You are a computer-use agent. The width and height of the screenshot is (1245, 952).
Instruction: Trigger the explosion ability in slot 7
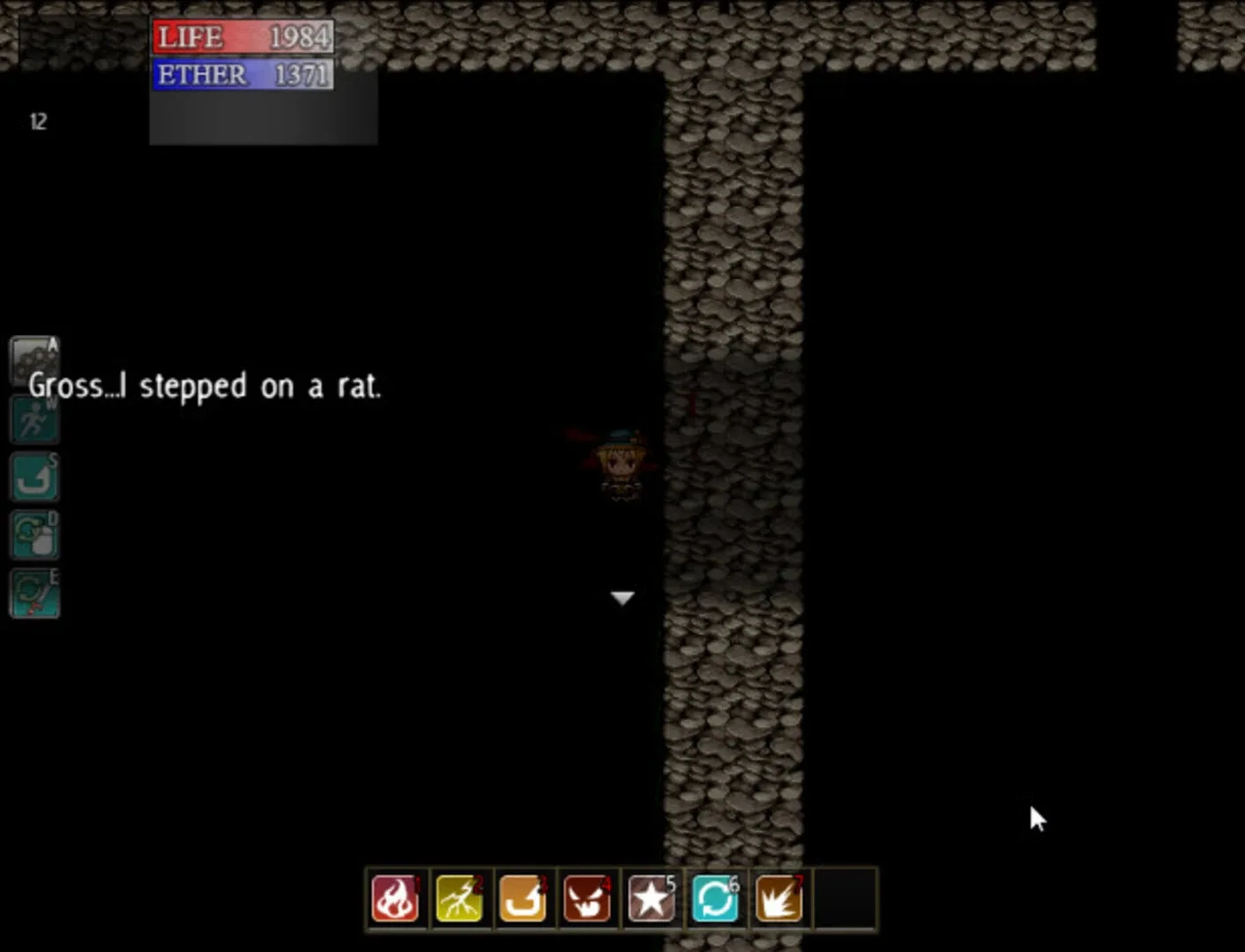coord(779,898)
